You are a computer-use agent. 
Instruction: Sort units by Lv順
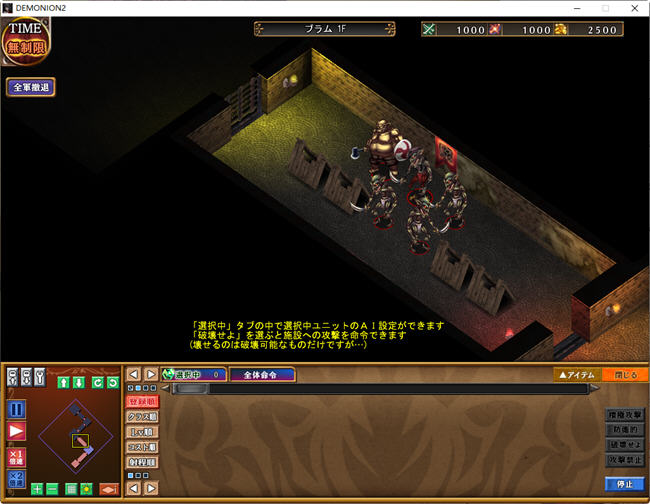141,432
